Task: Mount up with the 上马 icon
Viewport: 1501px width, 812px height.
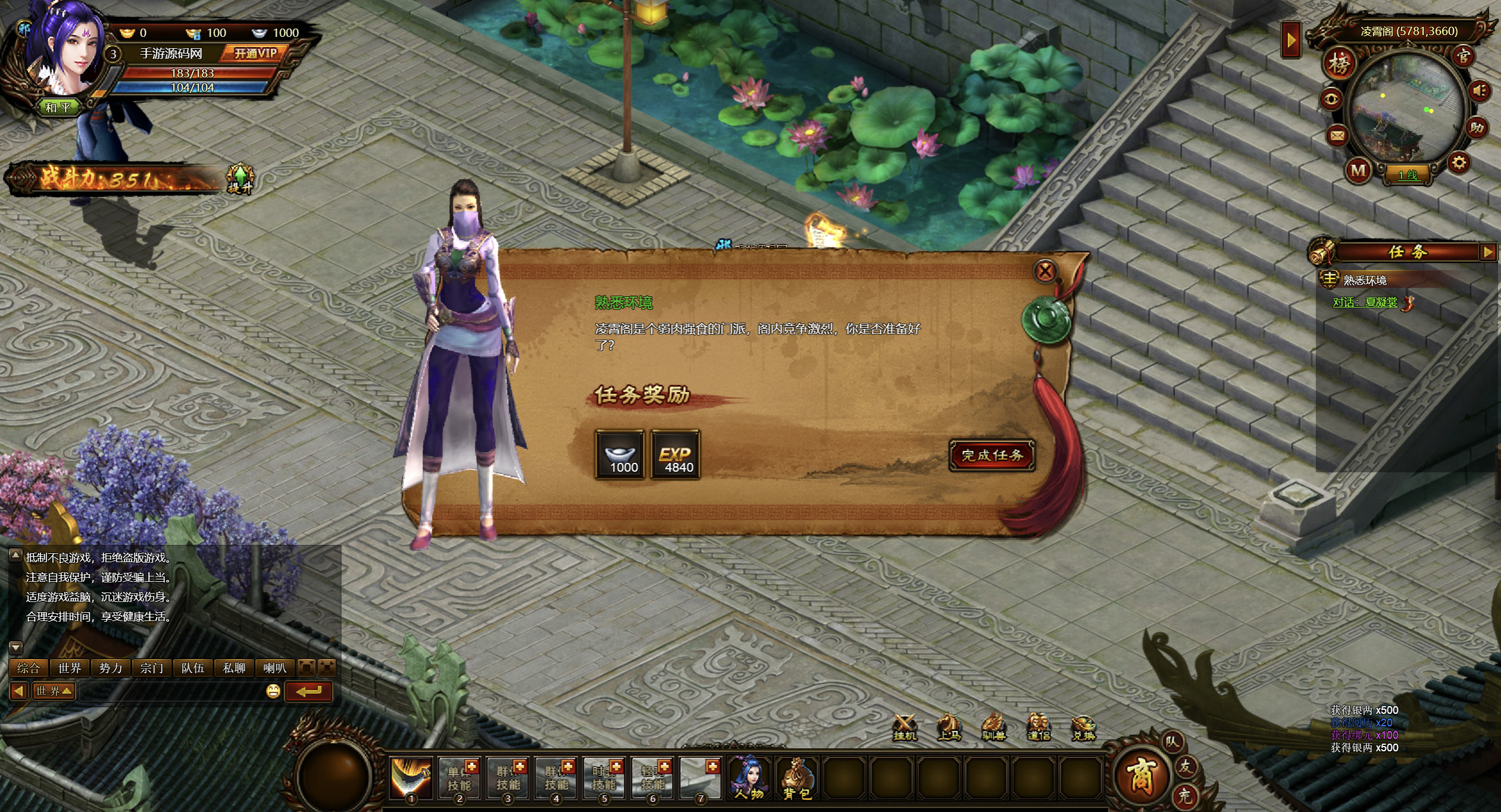Action: 949,727
